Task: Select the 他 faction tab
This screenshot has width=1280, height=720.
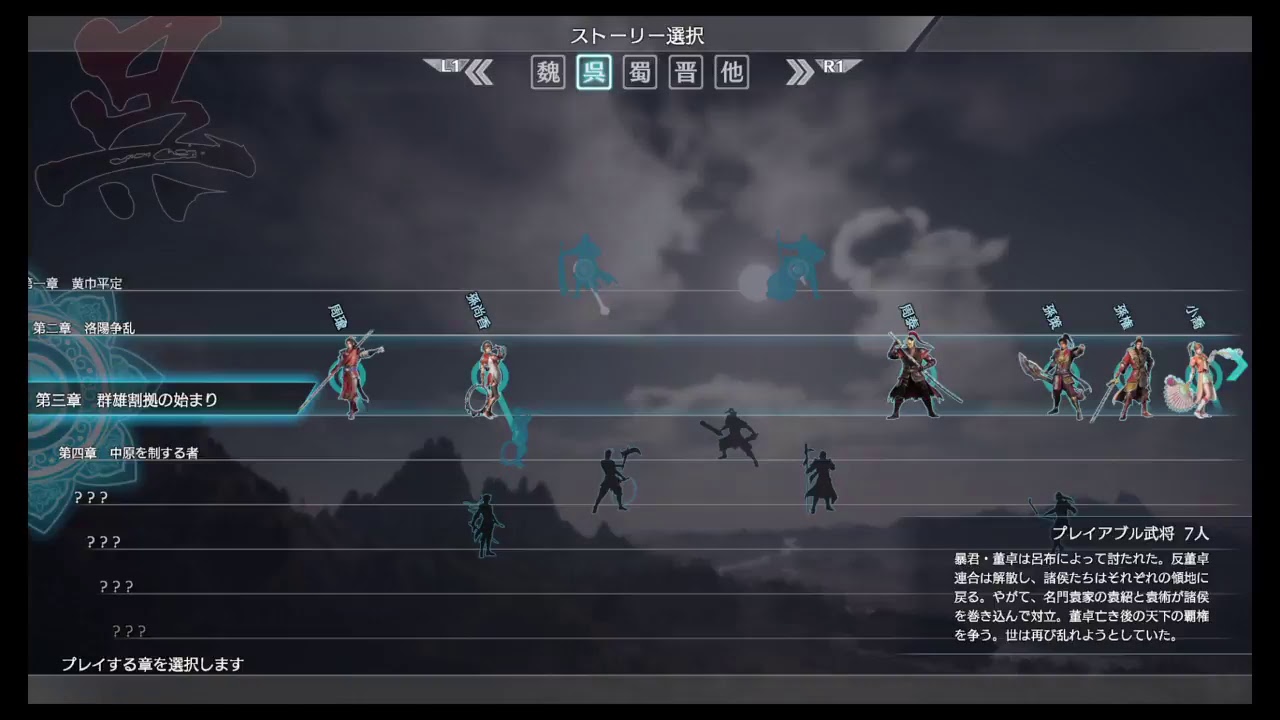Action: [730, 73]
